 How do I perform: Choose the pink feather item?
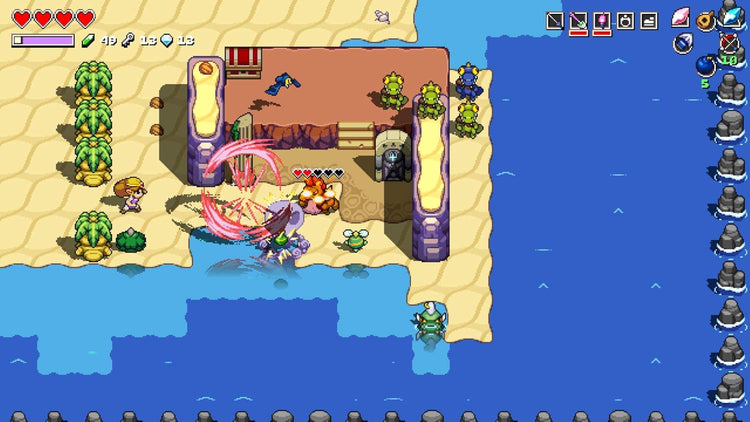(681, 18)
